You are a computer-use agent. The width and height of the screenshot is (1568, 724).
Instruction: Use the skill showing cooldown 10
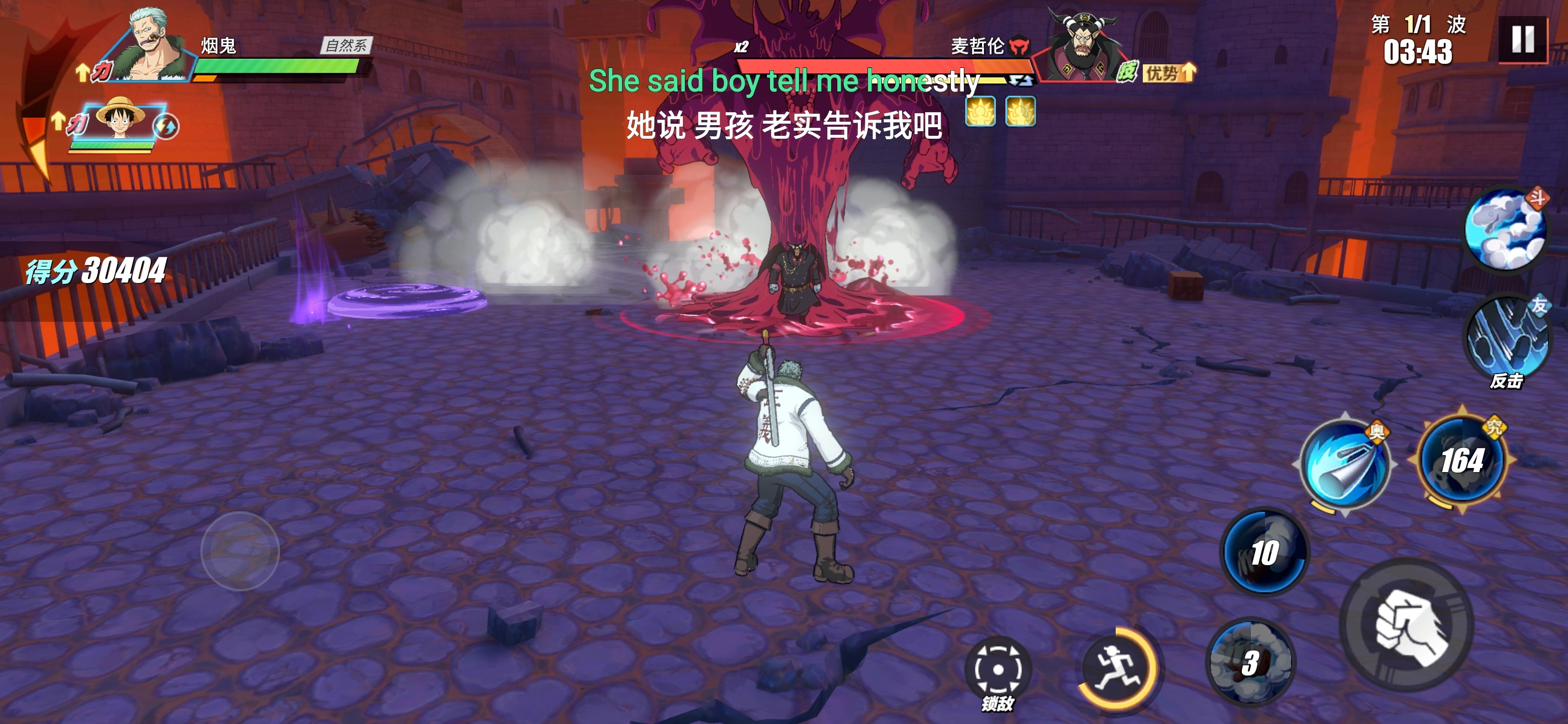tap(1264, 552)
